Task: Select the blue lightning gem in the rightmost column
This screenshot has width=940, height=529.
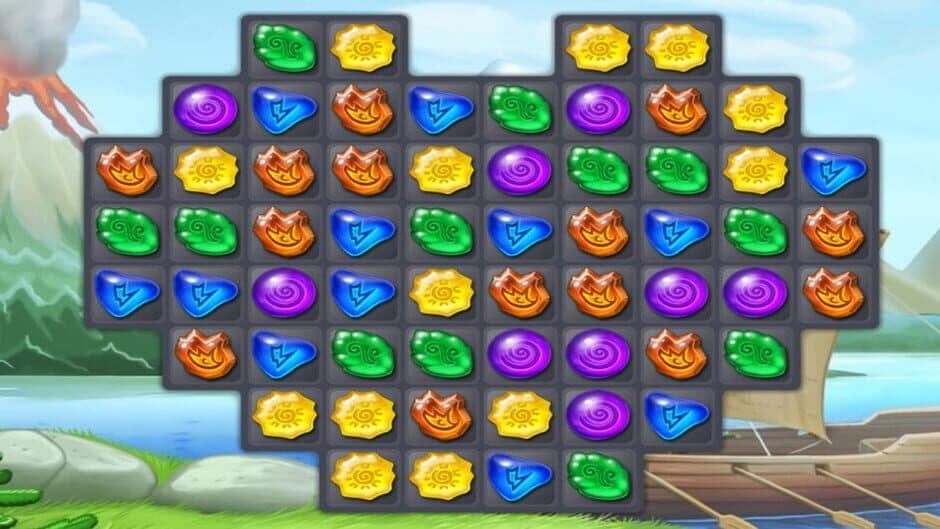Action: (833, 170)
